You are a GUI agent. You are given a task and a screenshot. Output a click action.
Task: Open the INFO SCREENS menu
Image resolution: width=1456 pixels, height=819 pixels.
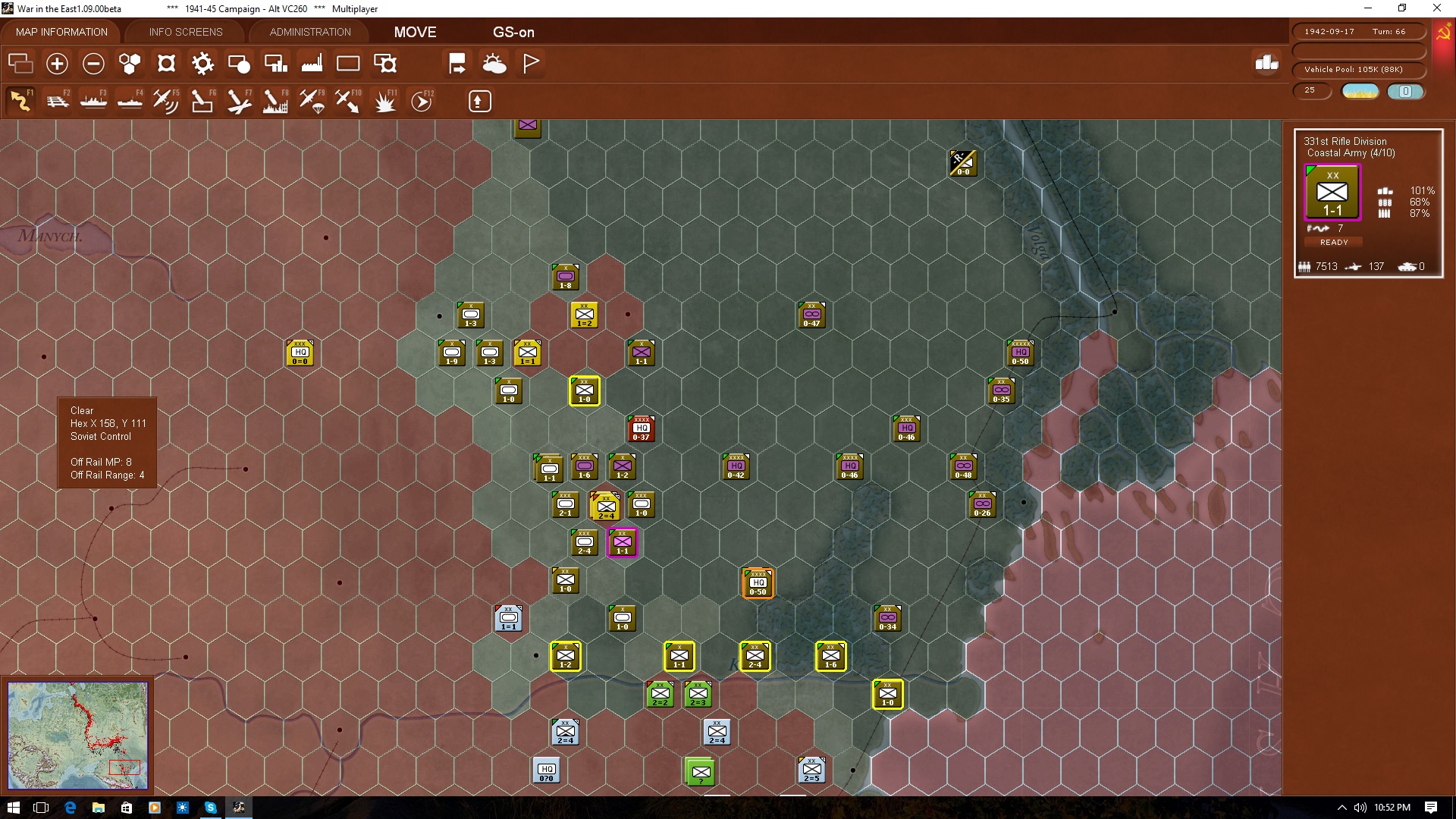coord(185,32)
